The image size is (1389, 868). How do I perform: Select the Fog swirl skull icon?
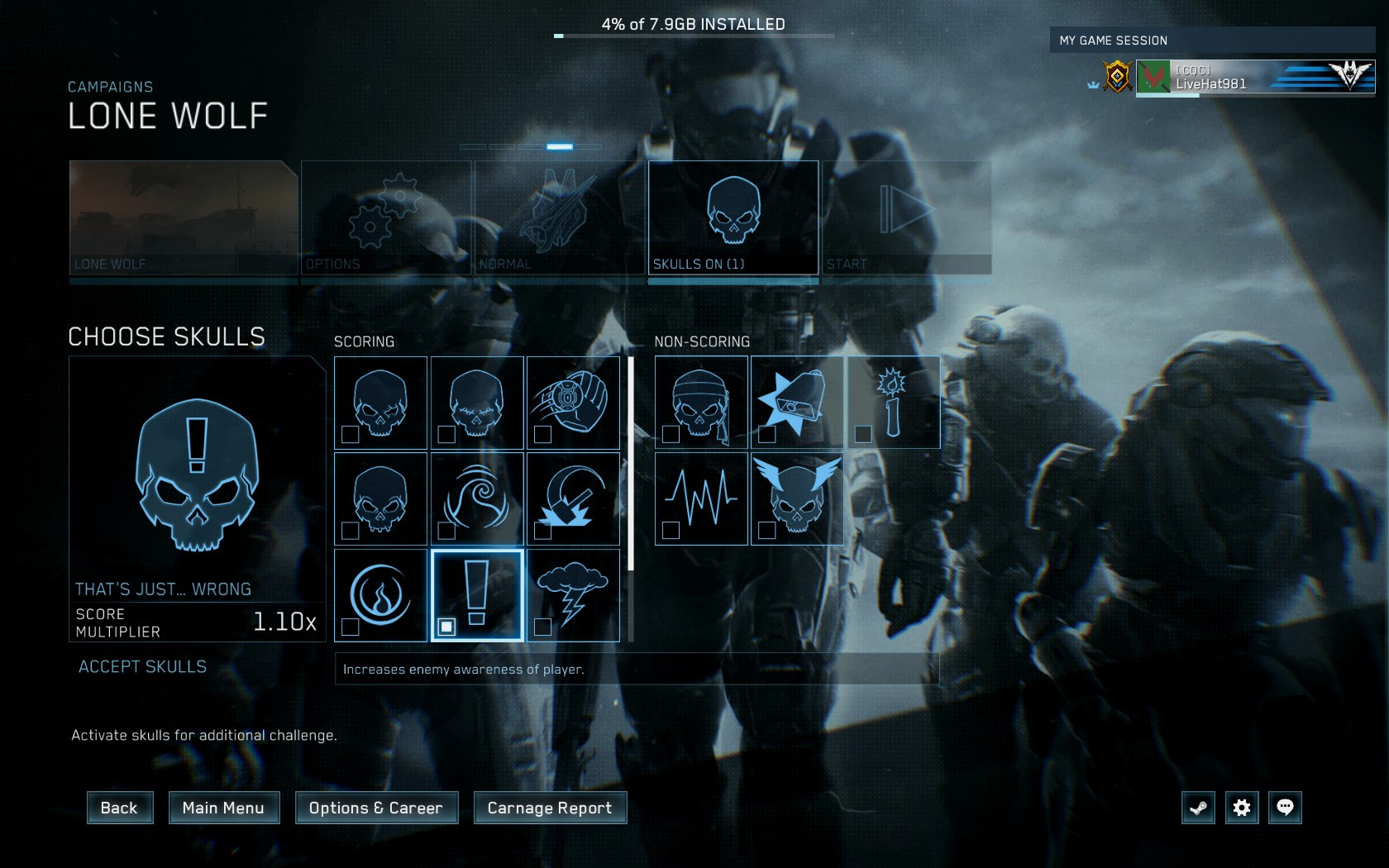477,499
